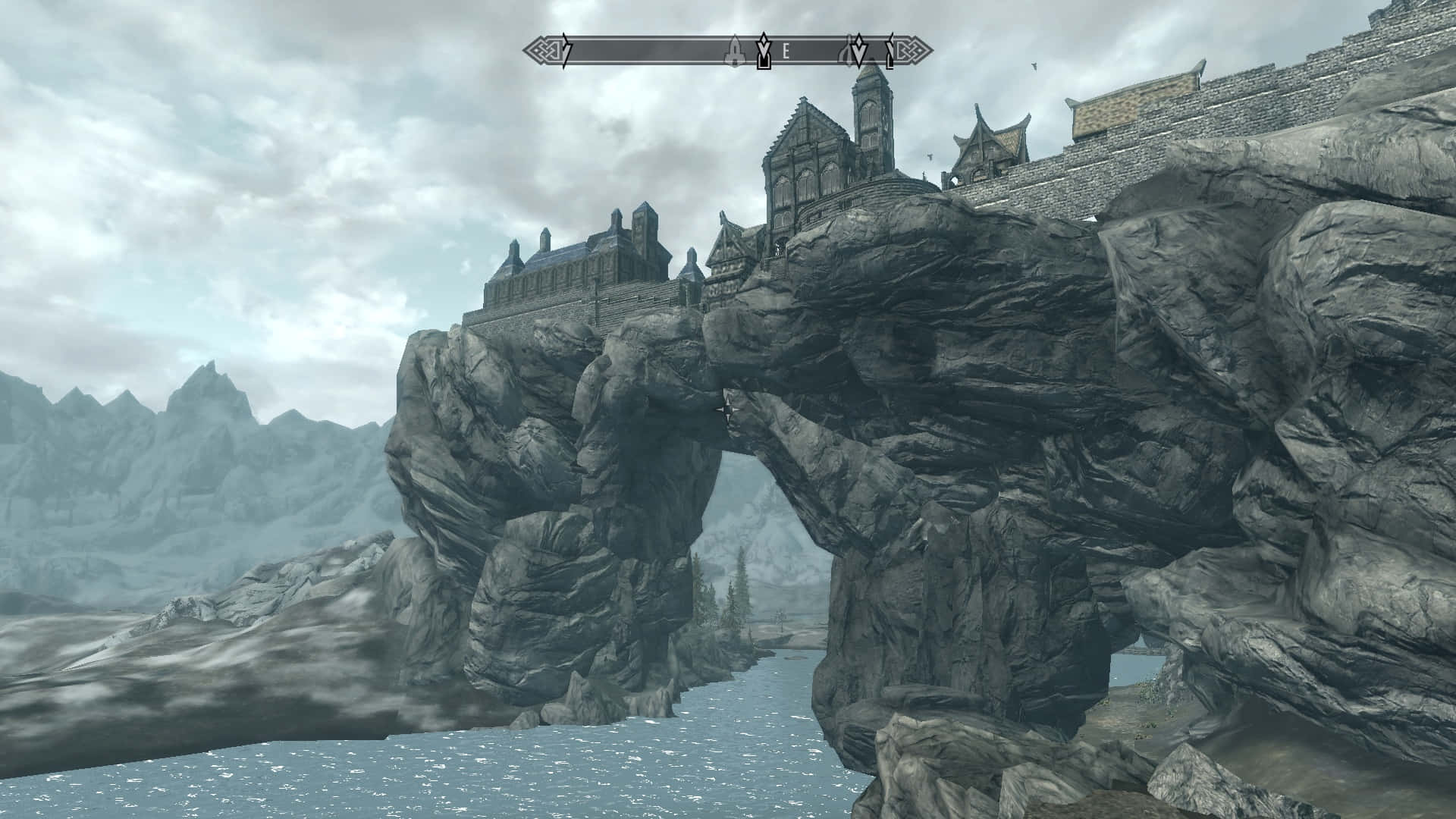Click the river flowing under the great arch
The height and width of the screenshot is (819, 1456).
[758, 728]
